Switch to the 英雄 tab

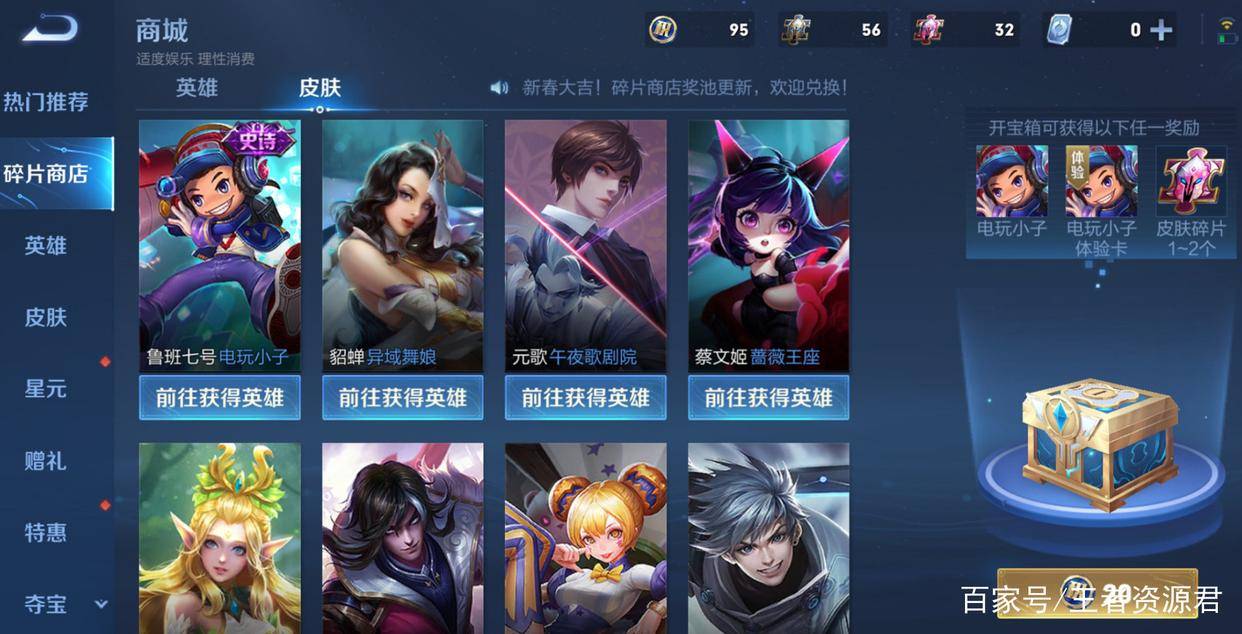pyautogui.click(x=197, y=88)
